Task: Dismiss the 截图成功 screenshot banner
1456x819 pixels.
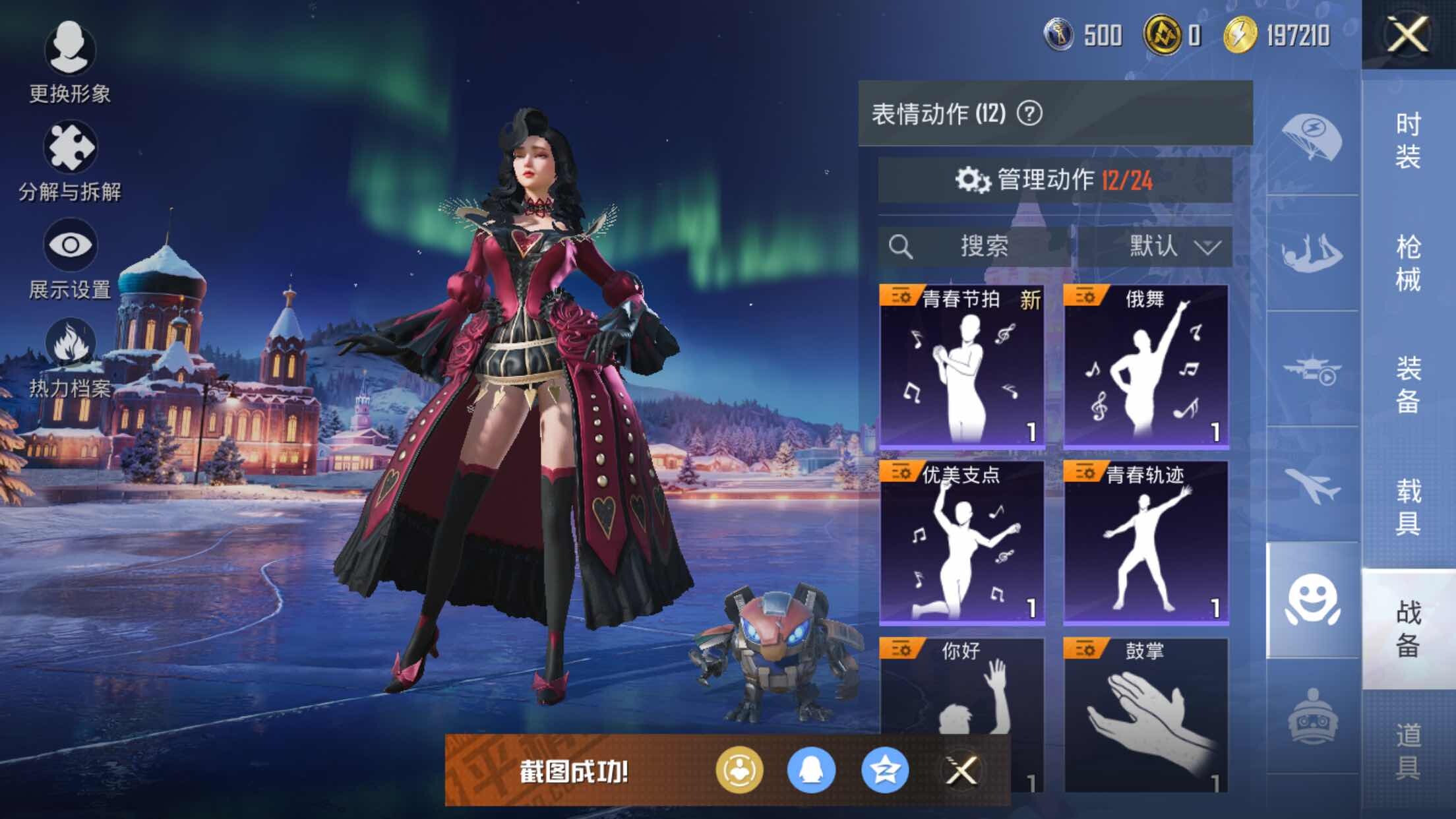Action: [961, 770]
